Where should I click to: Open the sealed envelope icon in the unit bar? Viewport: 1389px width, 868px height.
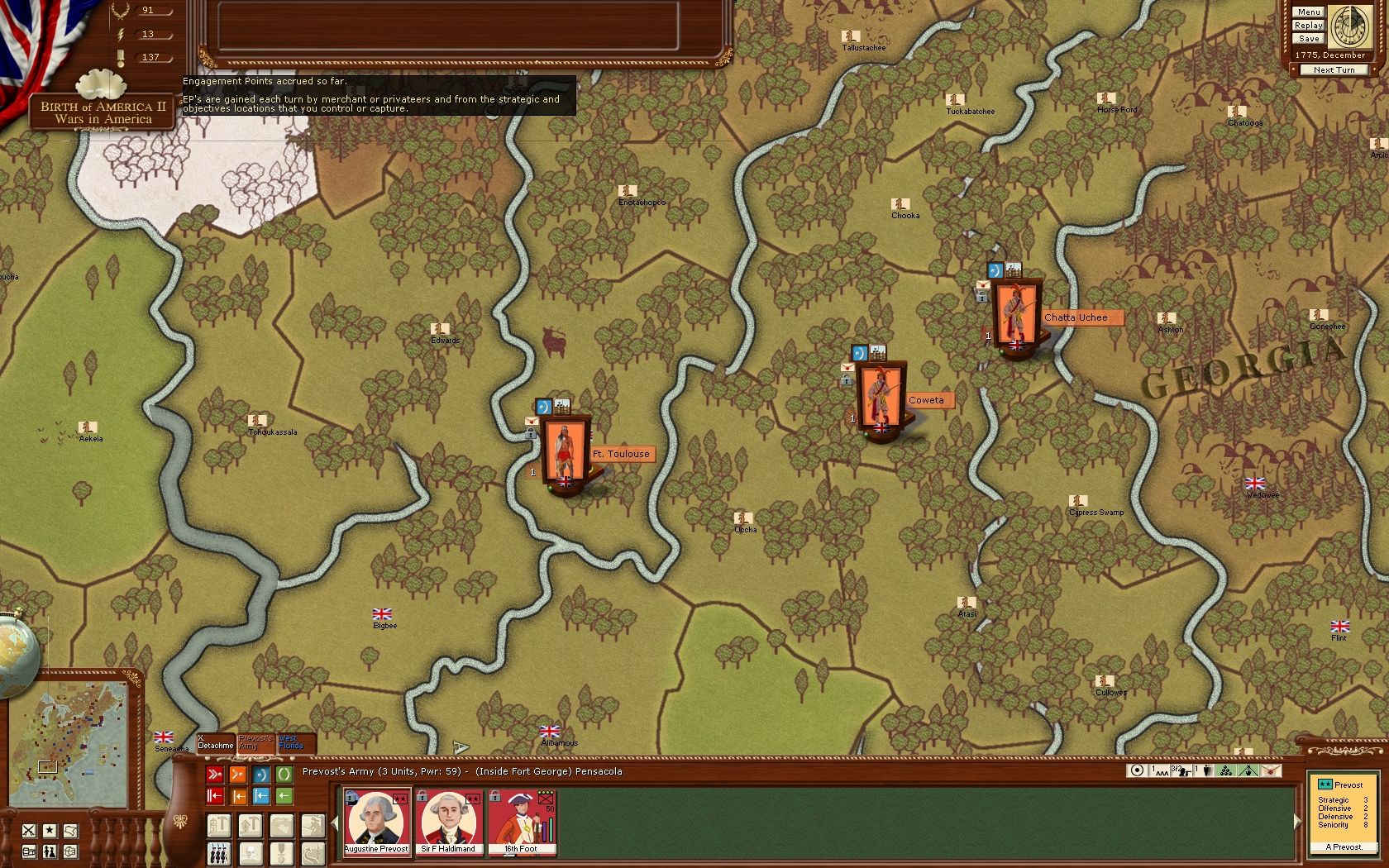1269,771
